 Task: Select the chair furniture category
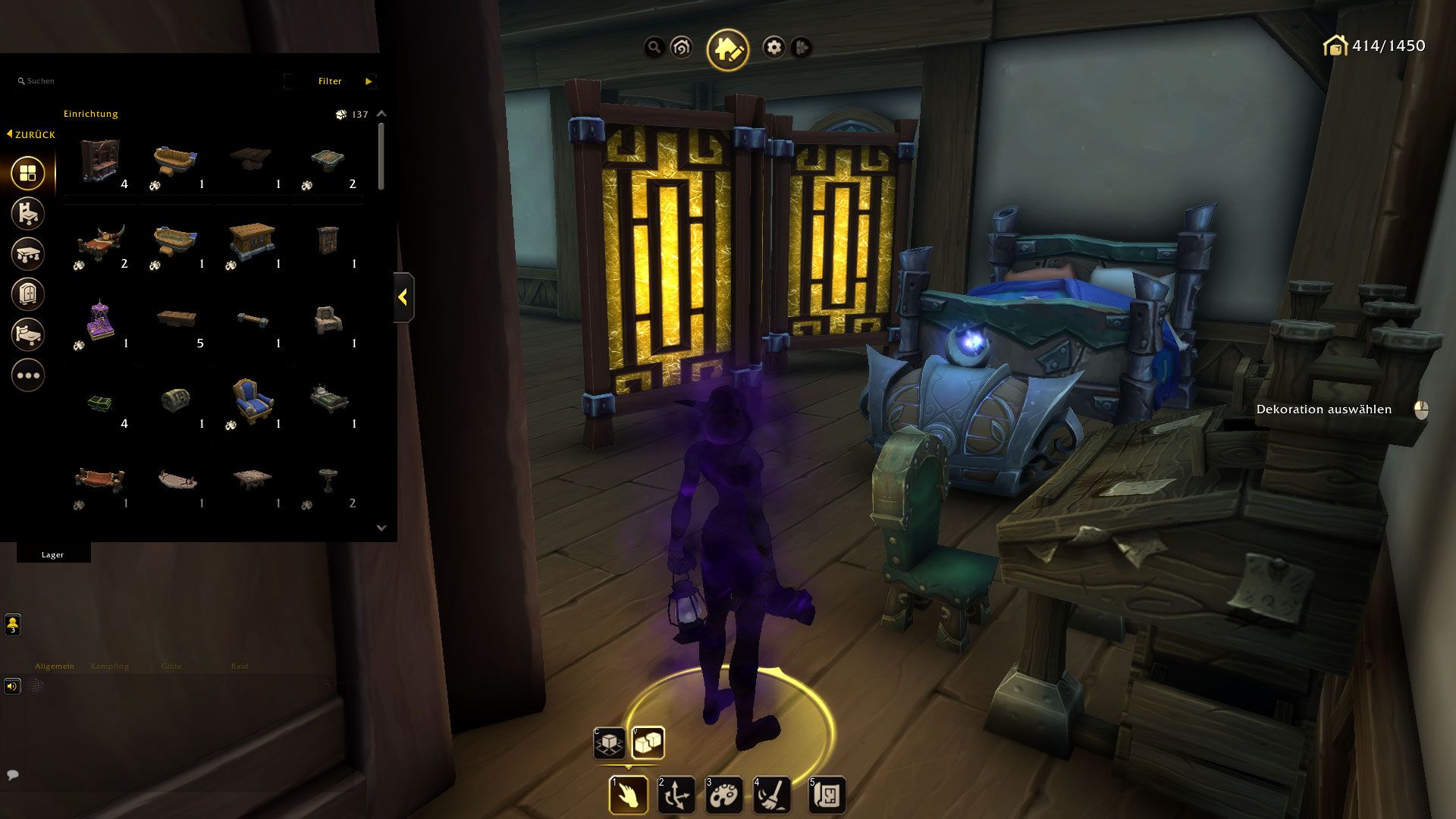[28, 214]
